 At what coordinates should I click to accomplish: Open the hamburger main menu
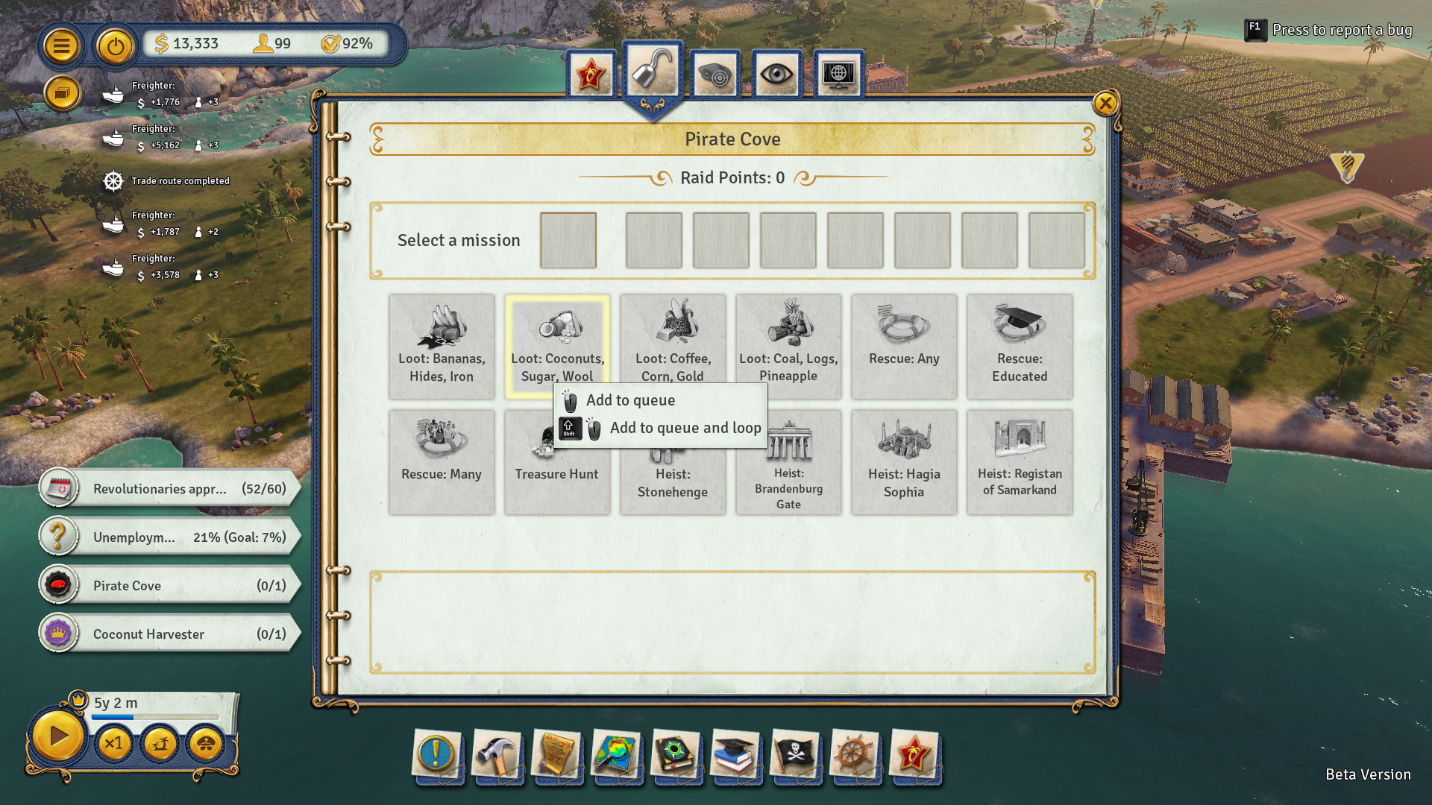coord(62,45)
